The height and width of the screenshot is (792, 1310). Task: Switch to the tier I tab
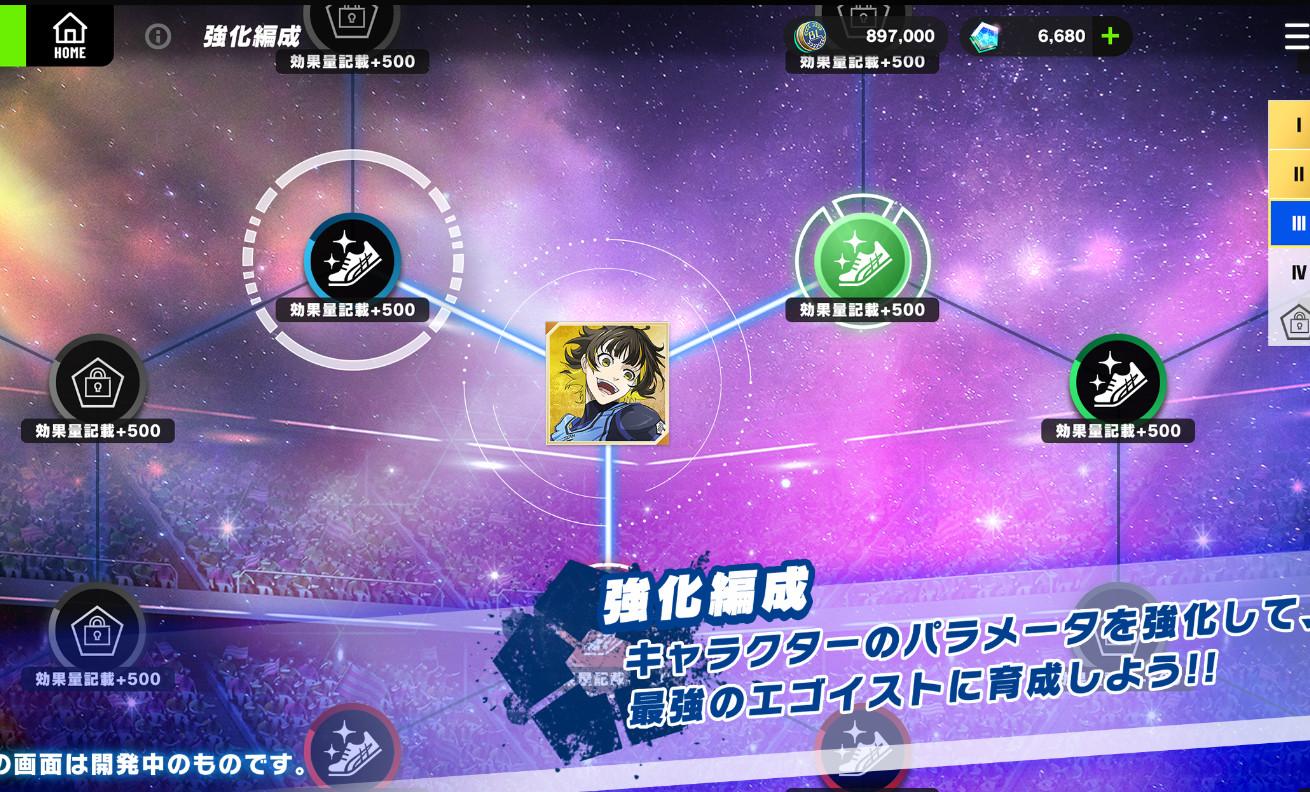1295,125
